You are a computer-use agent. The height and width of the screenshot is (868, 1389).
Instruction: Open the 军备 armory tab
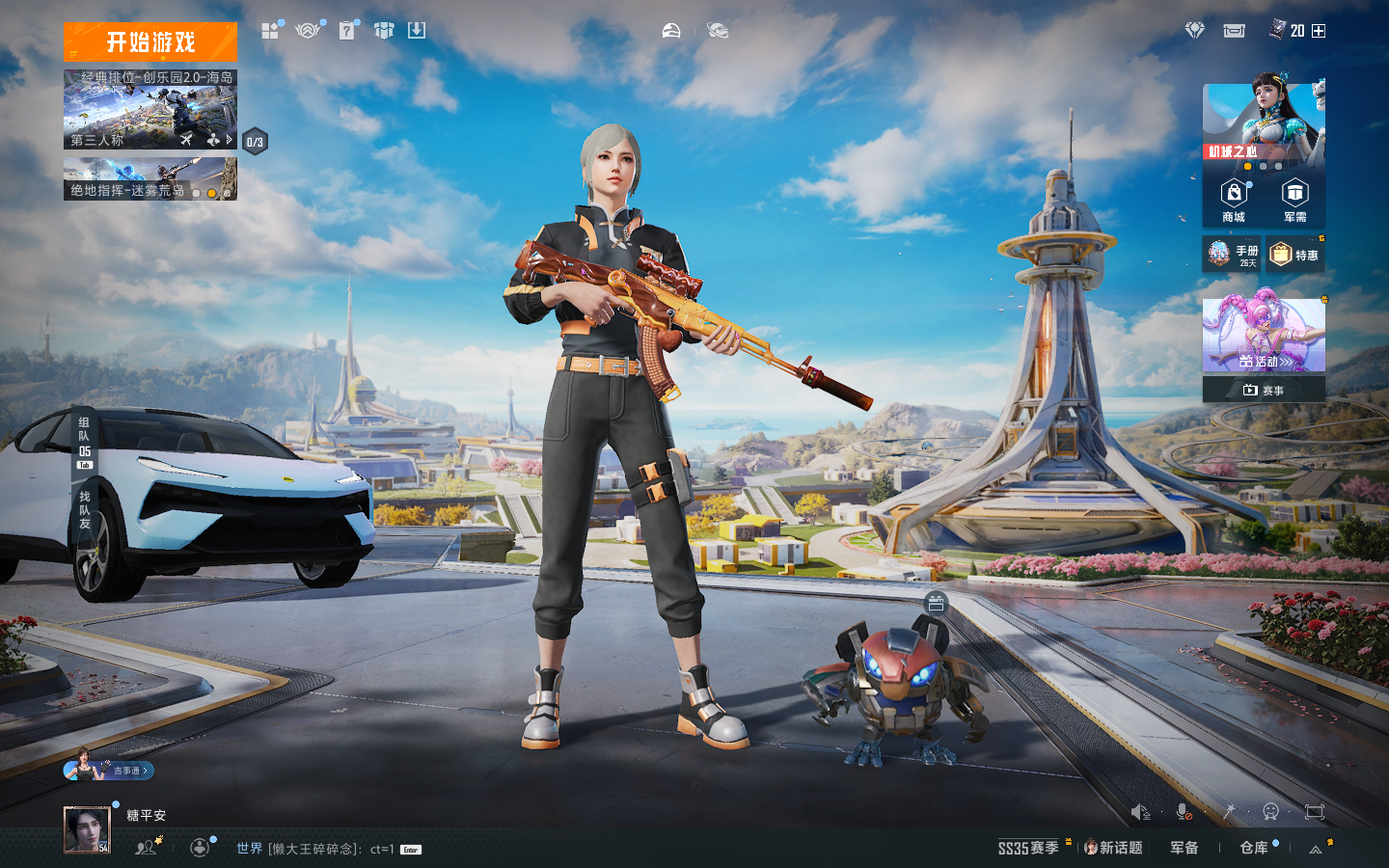1185,848
